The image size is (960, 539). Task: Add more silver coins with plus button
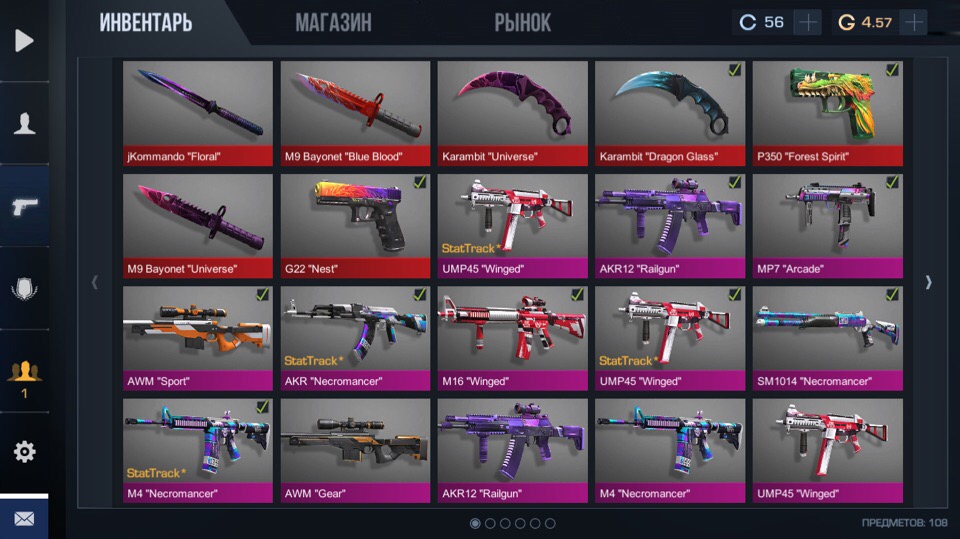coord(807,22)
